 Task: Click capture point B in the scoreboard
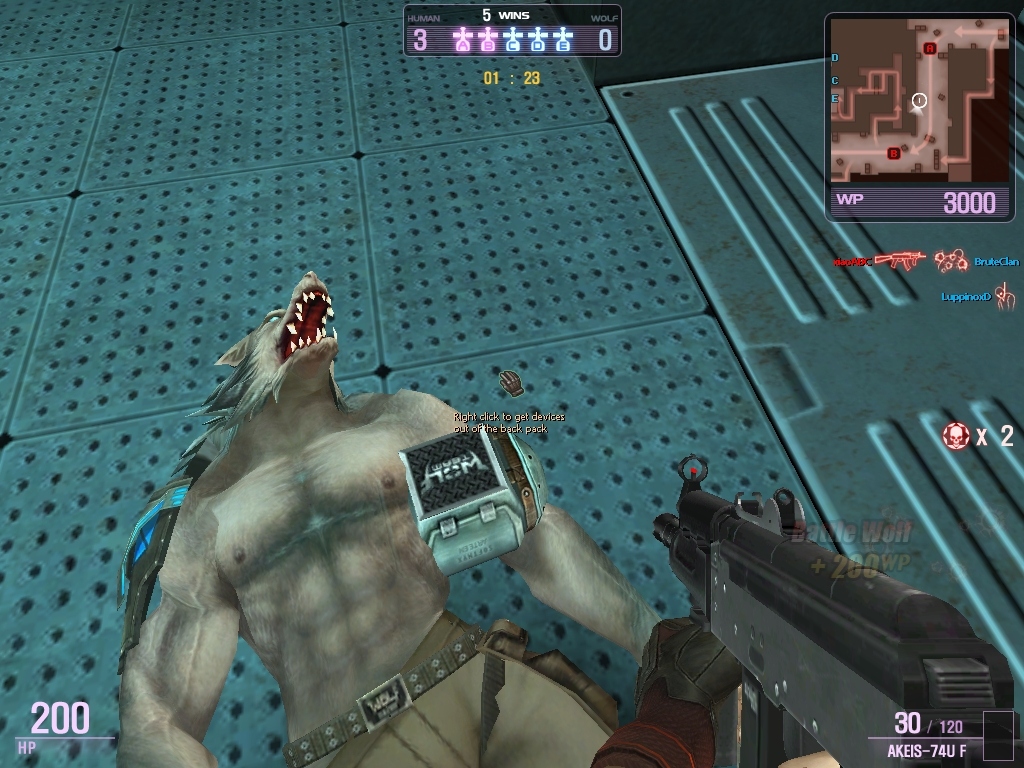point(488,40)
